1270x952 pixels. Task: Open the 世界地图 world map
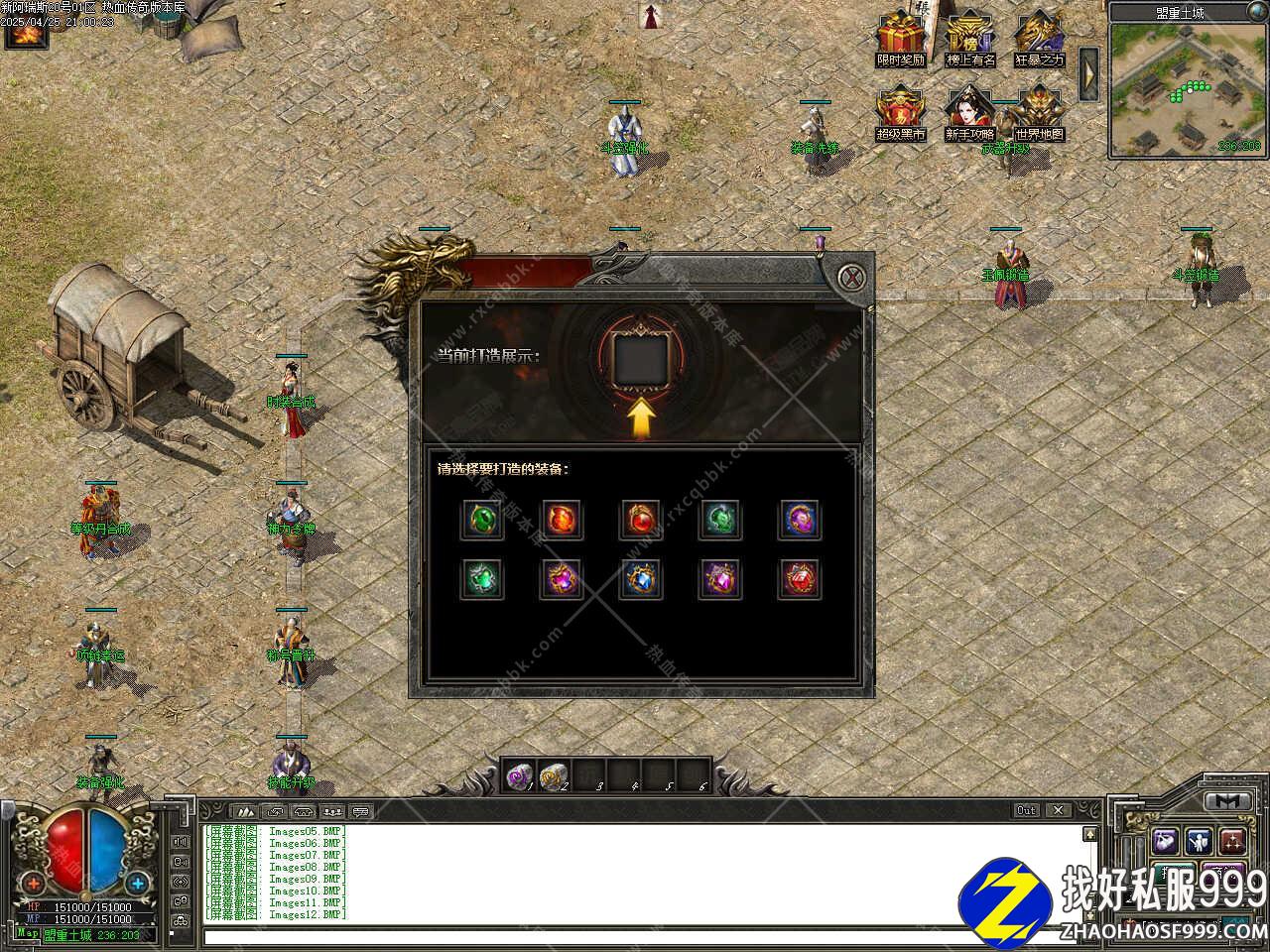1039,113
